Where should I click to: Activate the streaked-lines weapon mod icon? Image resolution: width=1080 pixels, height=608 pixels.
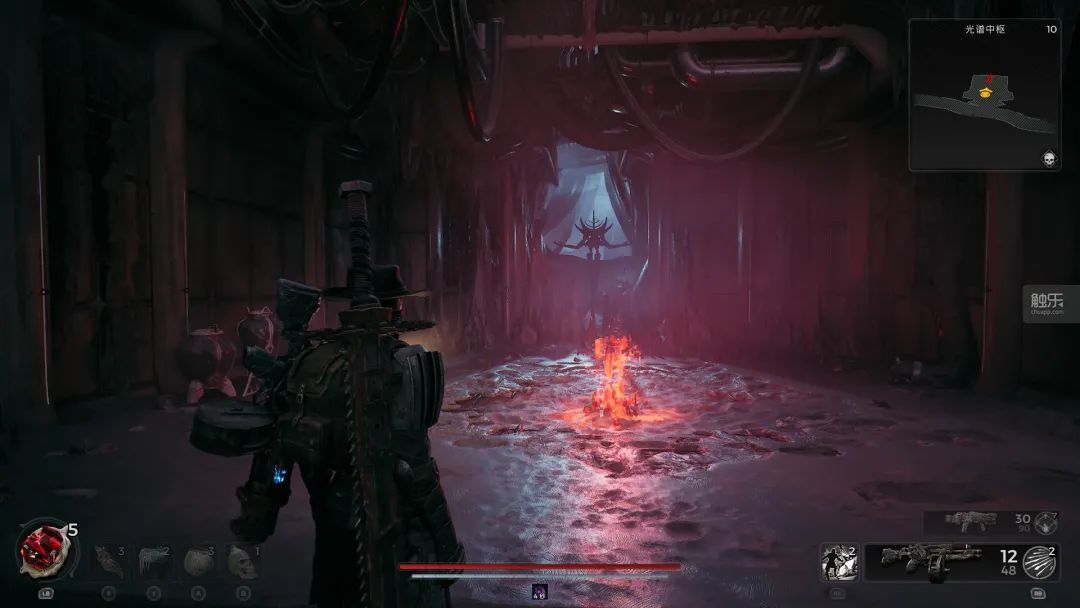coord(1040,562)
